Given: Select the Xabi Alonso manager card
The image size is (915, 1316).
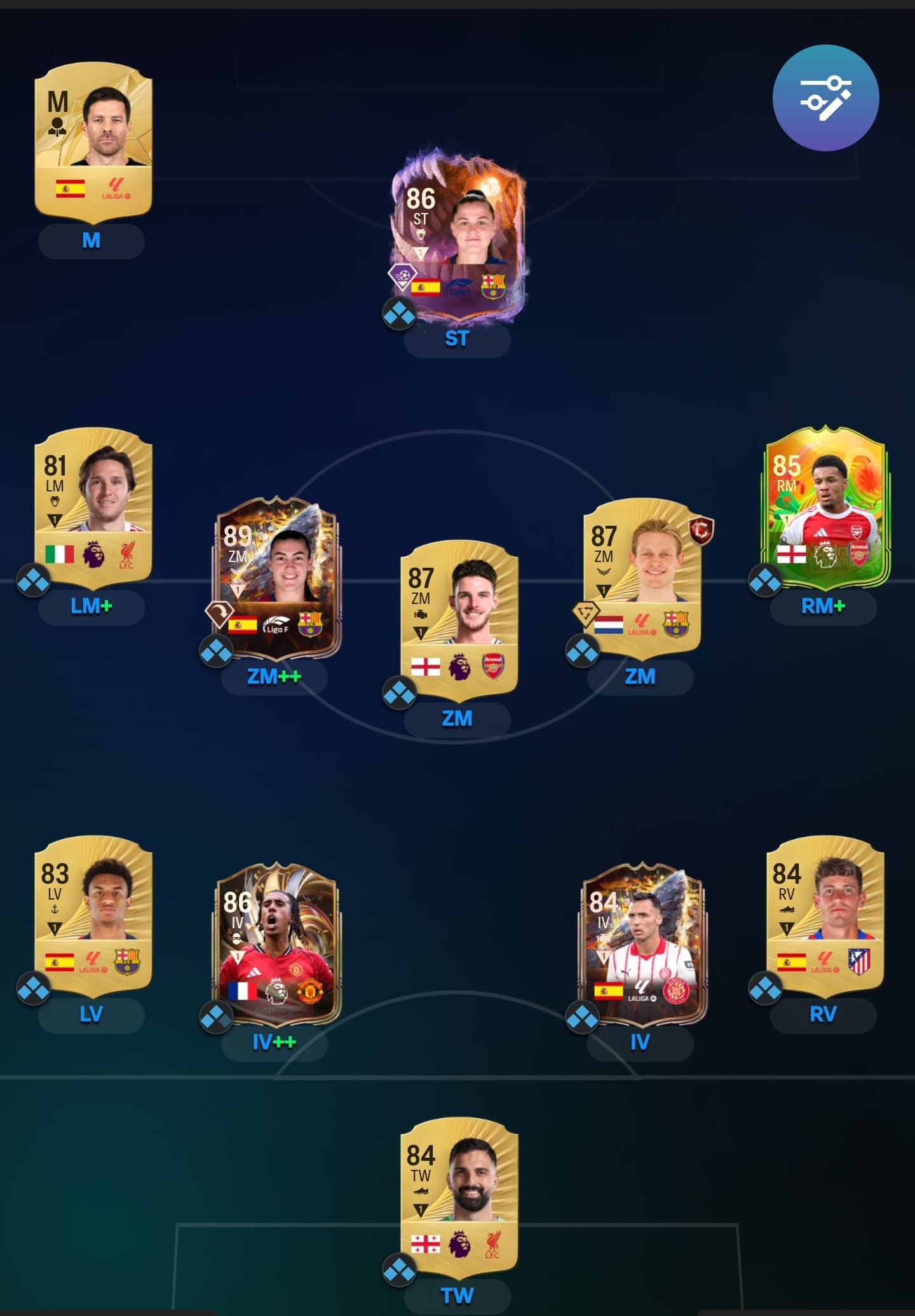Looking at the screenshot, I should click(93, 141).
